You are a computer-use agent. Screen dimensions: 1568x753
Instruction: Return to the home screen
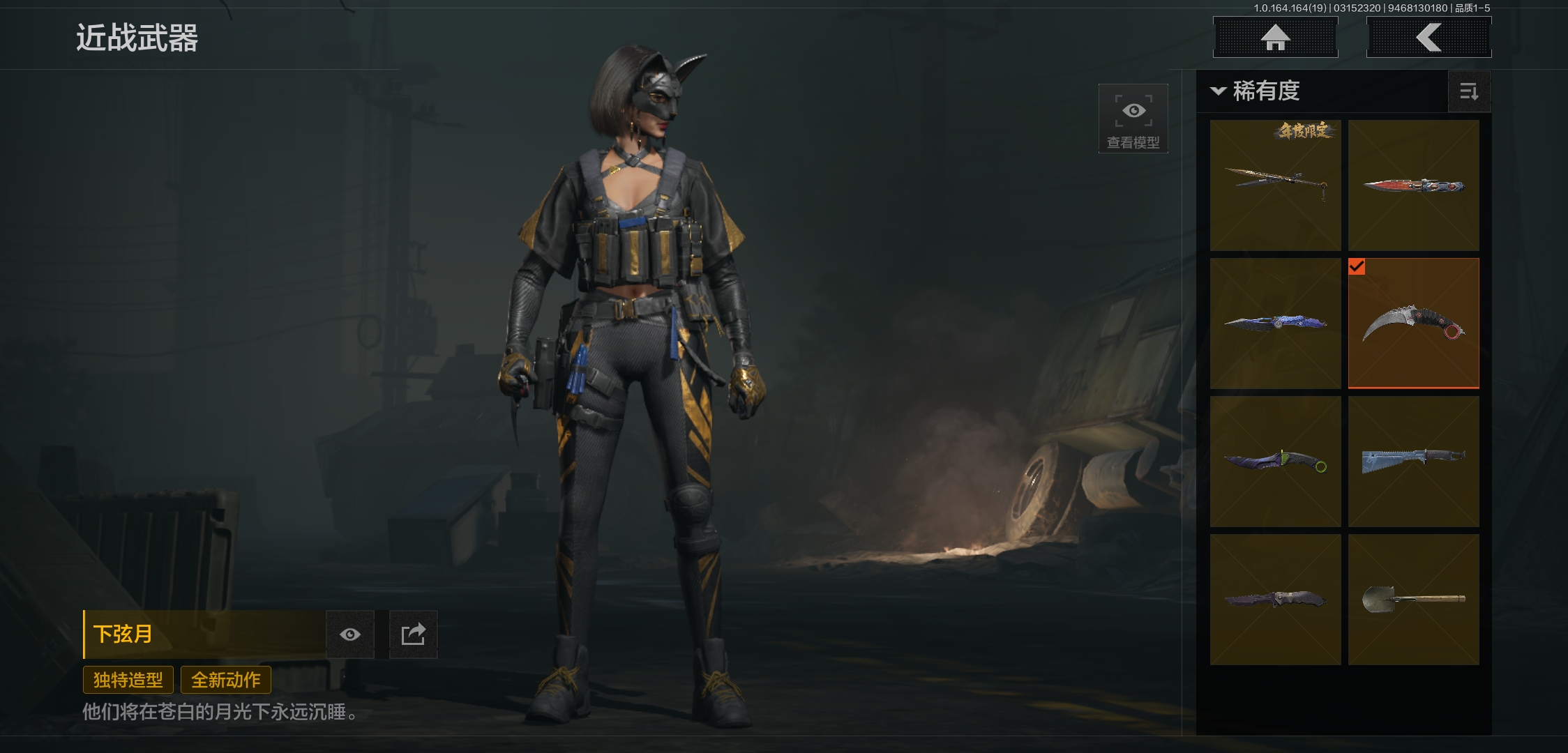(x=1275, y=38)
